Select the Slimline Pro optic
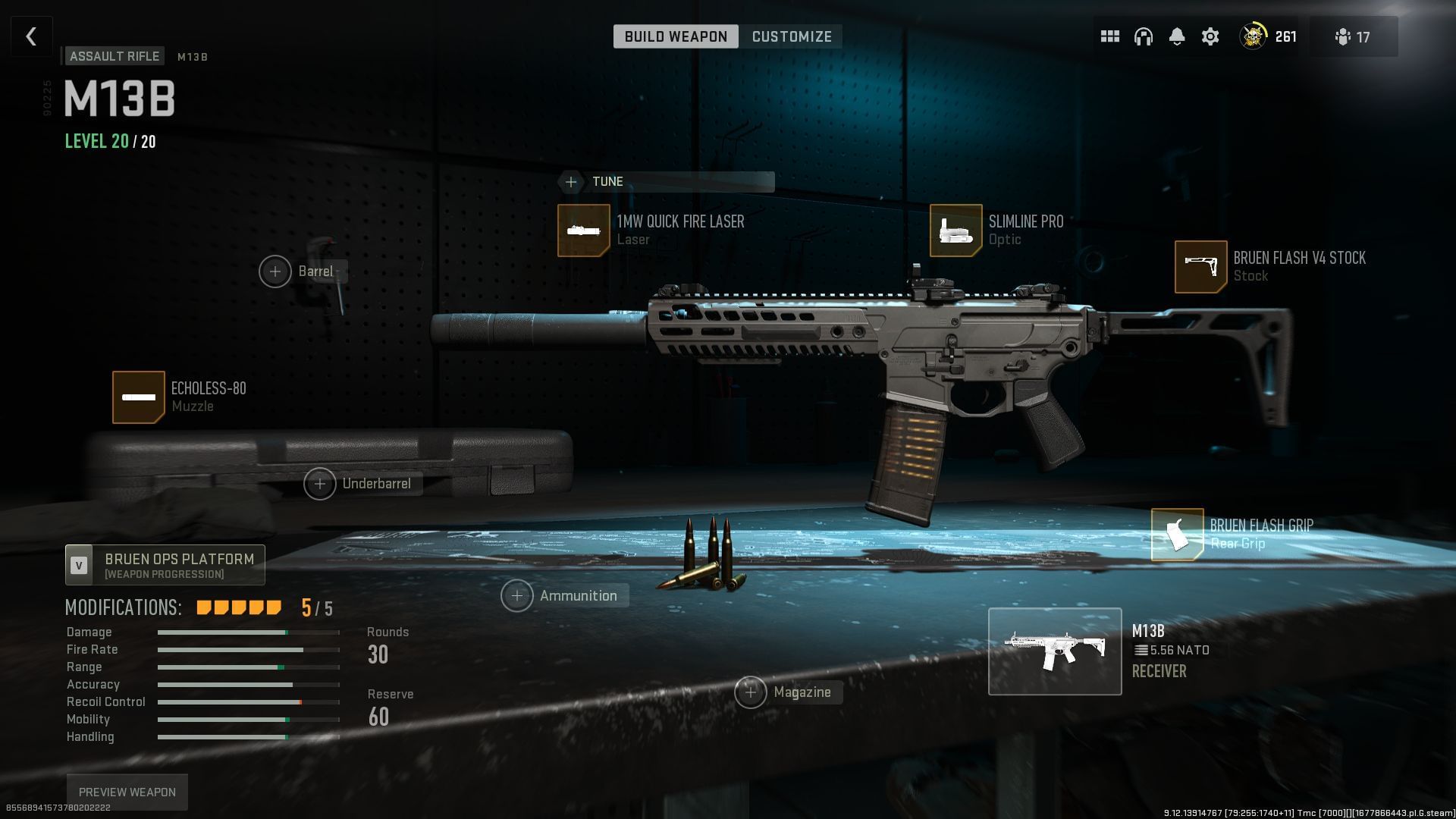This screenshot has width=1456, height=819. coord(955,230)
